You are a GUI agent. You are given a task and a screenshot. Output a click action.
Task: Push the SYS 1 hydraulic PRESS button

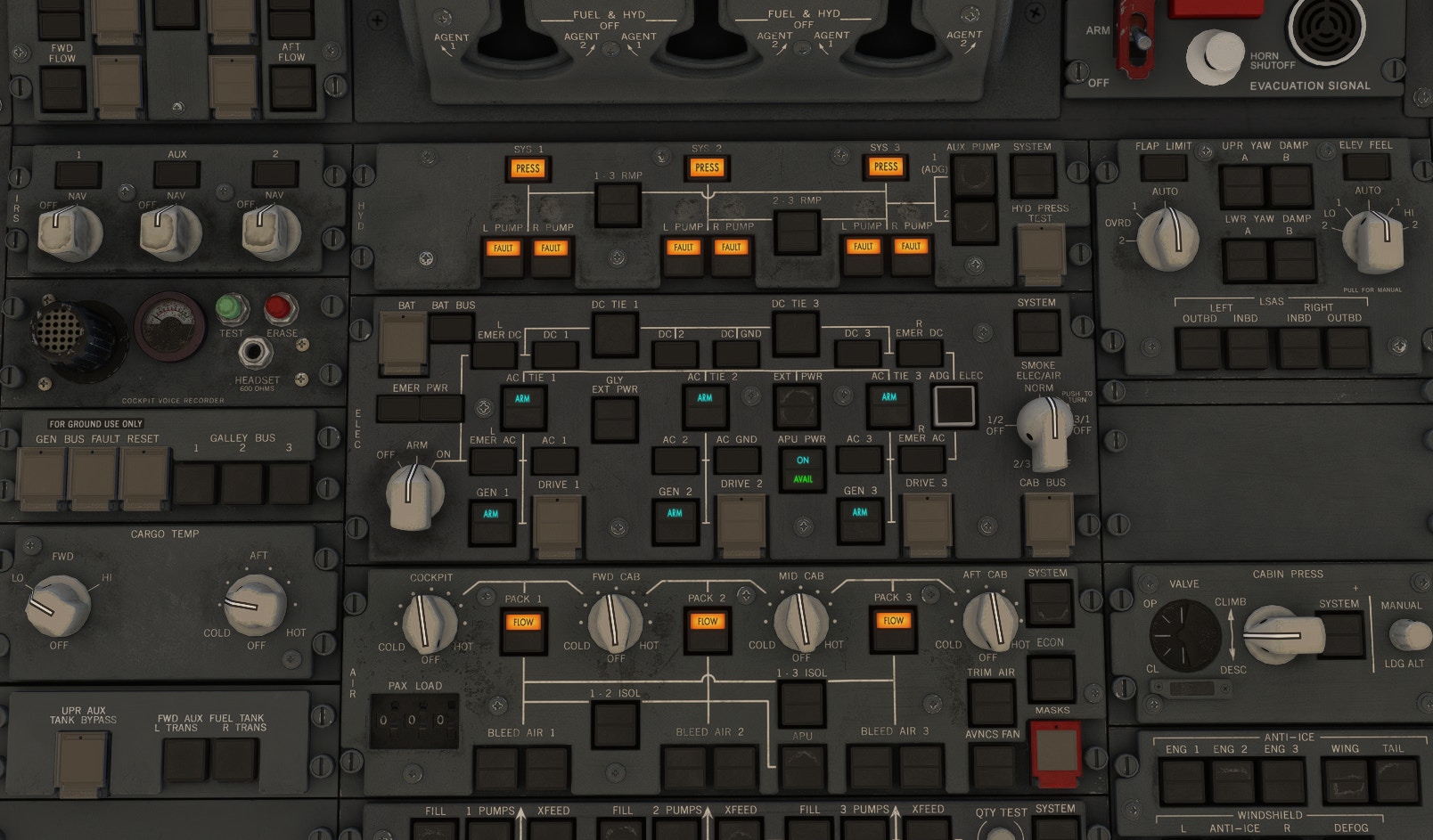528,168
